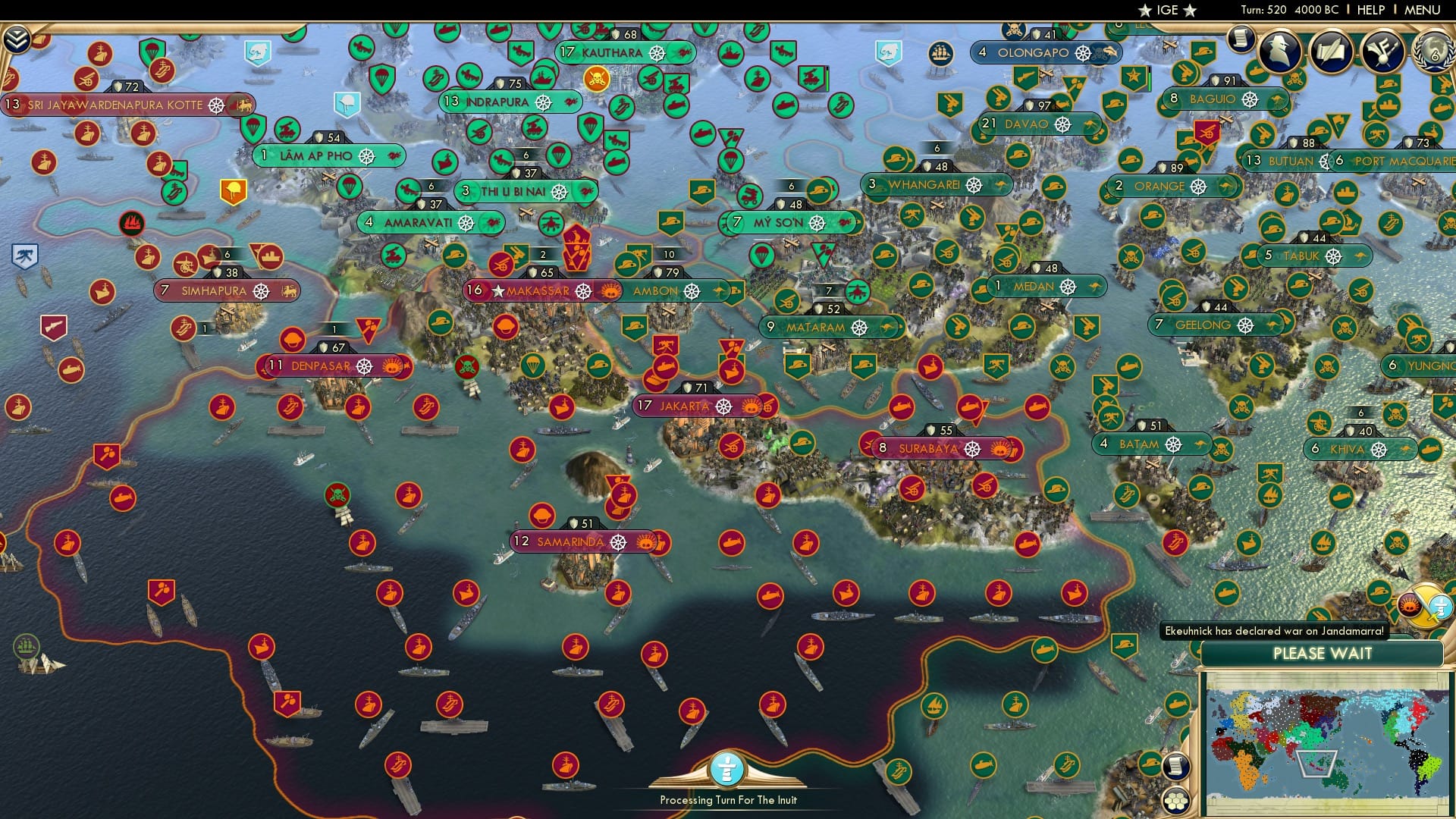Open the Culture overview trumpet icon
The image size is (1456, 819).
click(x=1383, y=52)
